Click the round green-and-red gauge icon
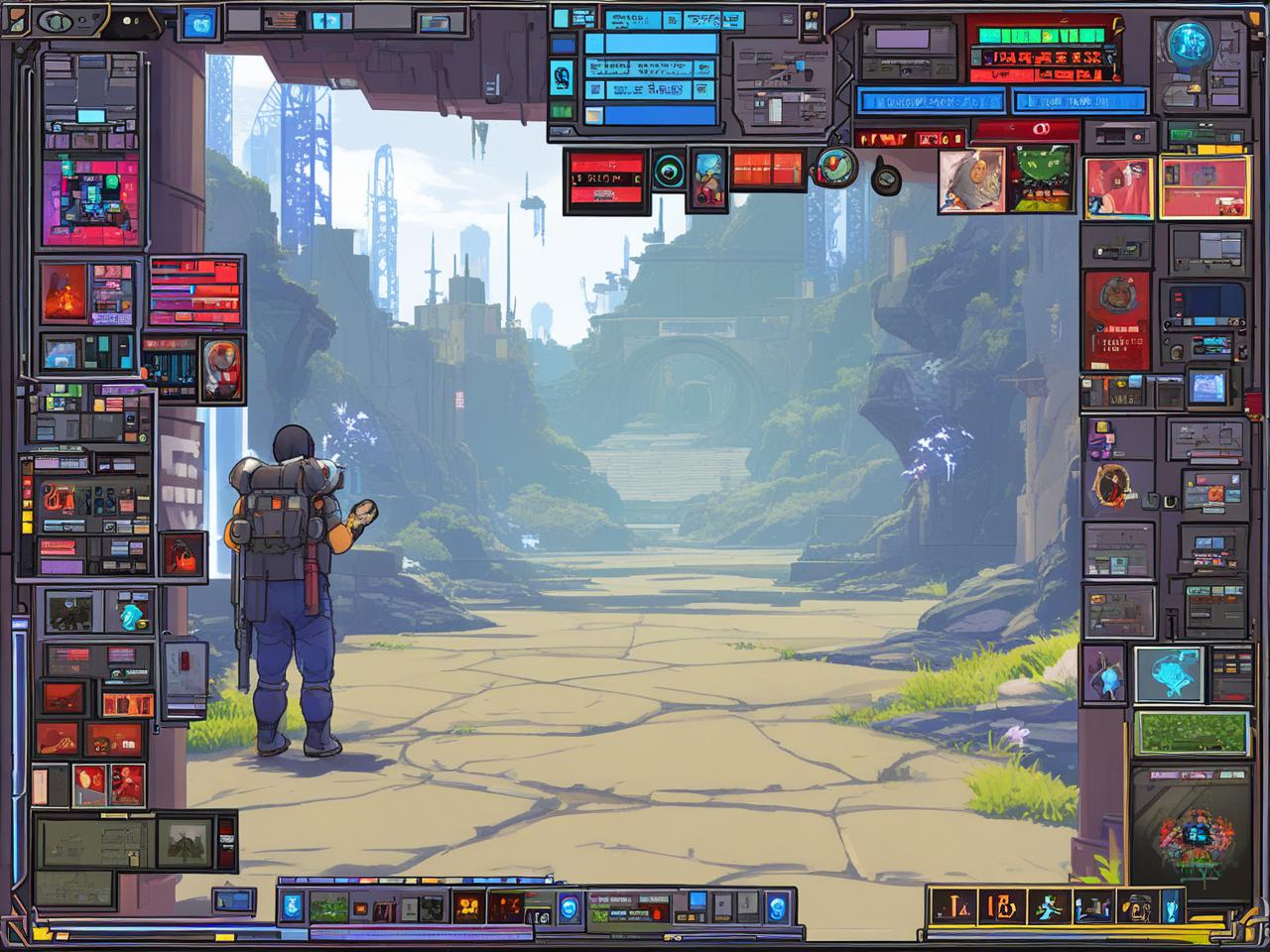This screenshot has width=1270, height=952. (x=834, y=168)
